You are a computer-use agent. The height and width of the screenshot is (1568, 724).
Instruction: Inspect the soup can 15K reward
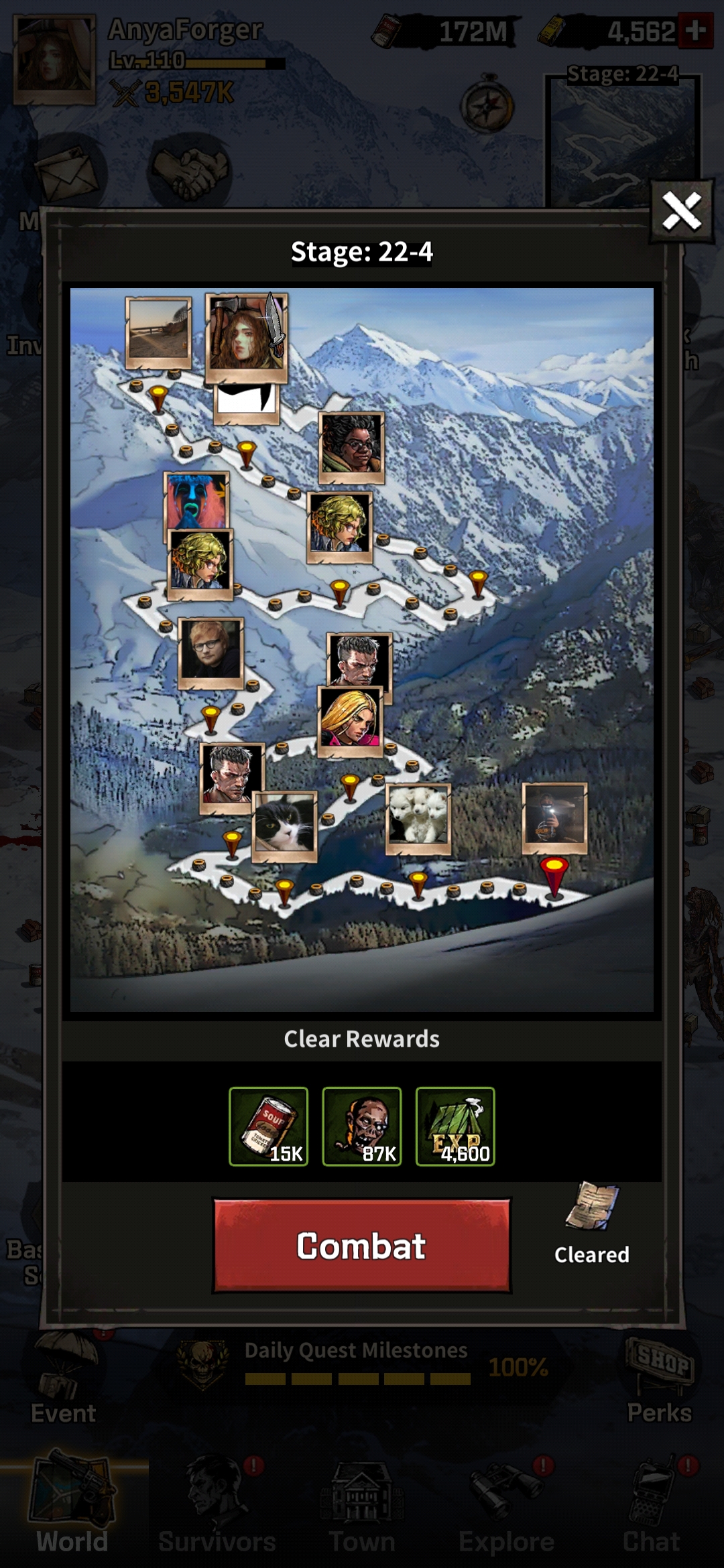(x=268, y=1126)
